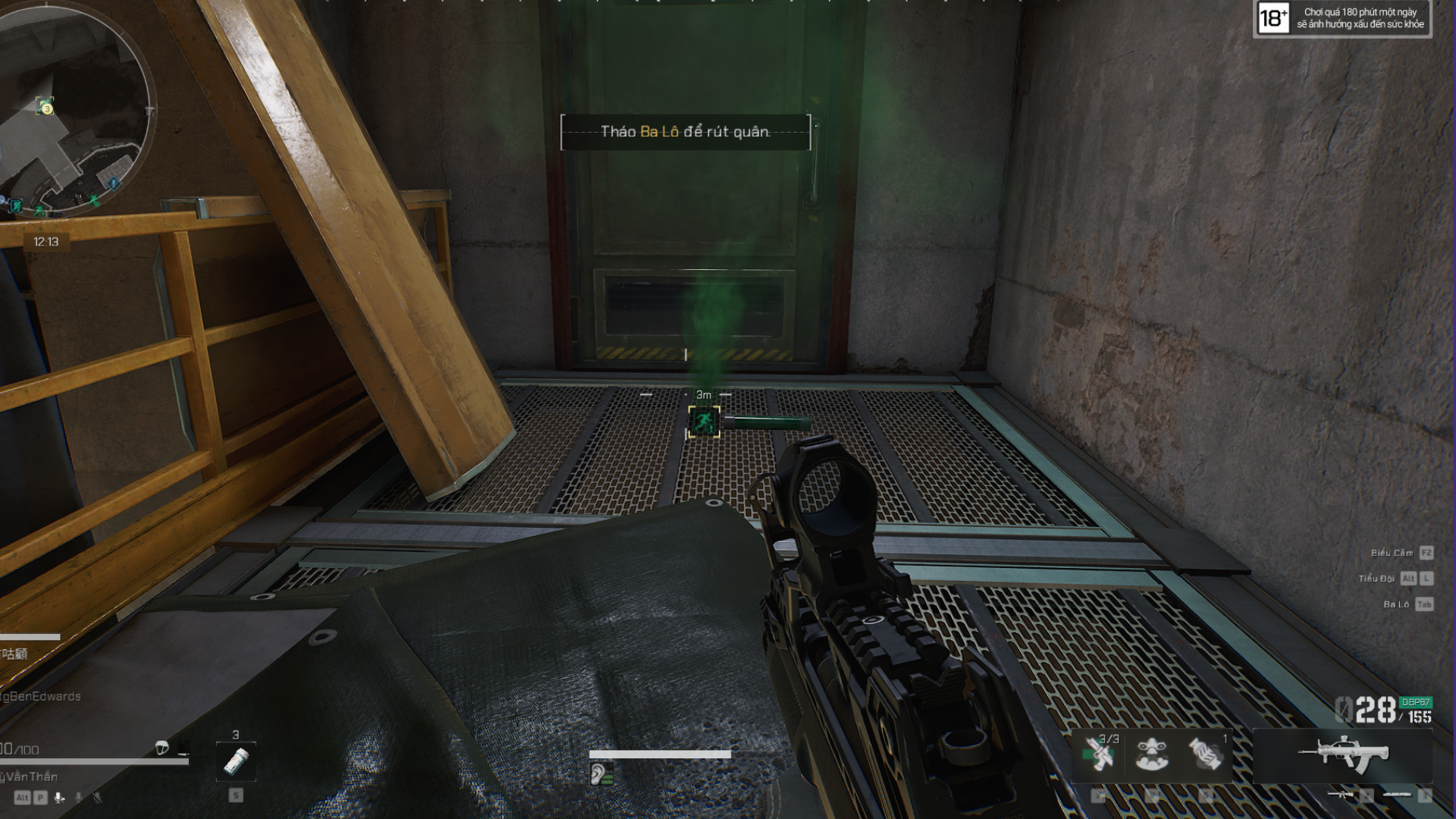Click the green extraction point marker

704,422
